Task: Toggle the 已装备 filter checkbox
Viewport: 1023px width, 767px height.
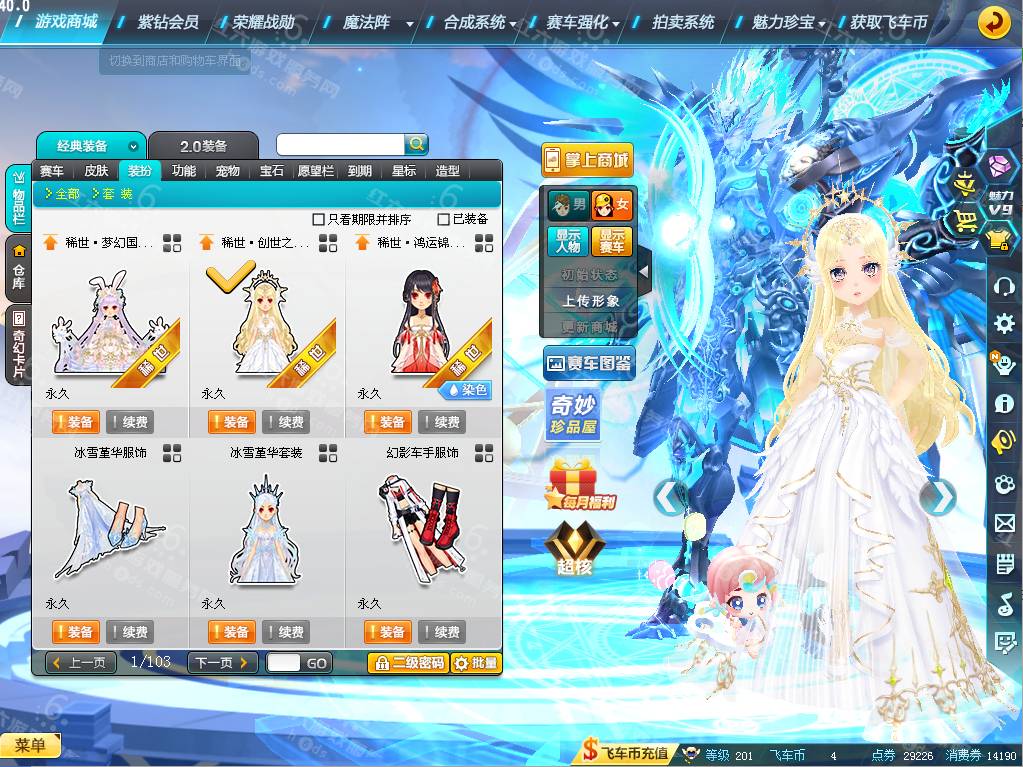Action: (x=444, y=219)
